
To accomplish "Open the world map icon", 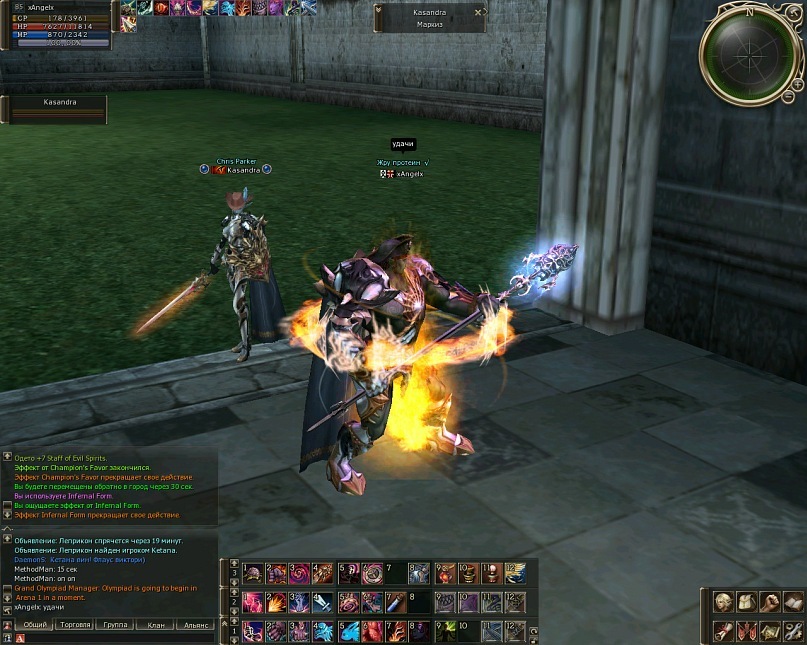I will pos(768,631).
